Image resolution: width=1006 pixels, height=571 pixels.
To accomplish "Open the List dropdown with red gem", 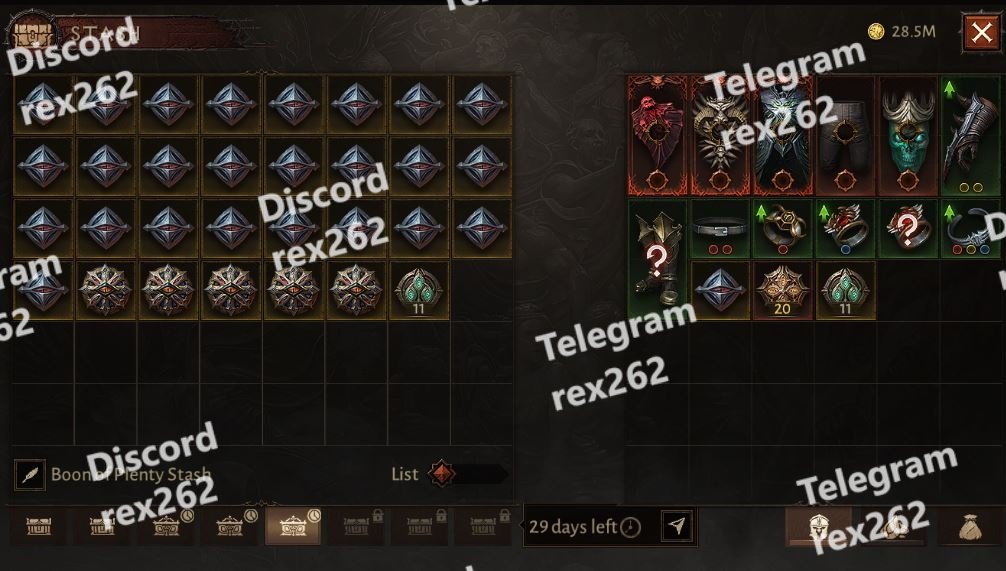I will click(x=465, y=474).
